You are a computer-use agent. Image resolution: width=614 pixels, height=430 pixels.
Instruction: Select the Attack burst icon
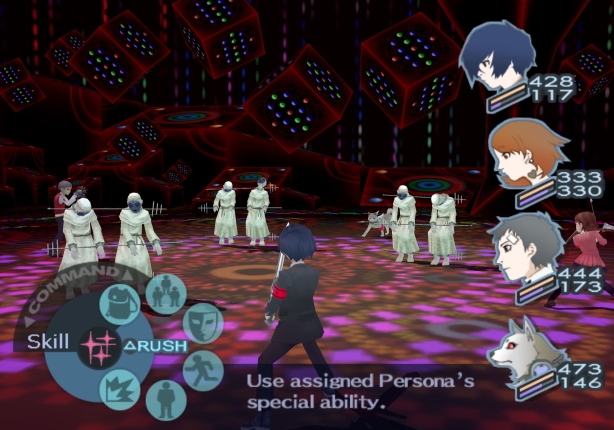tap(121, 388)
